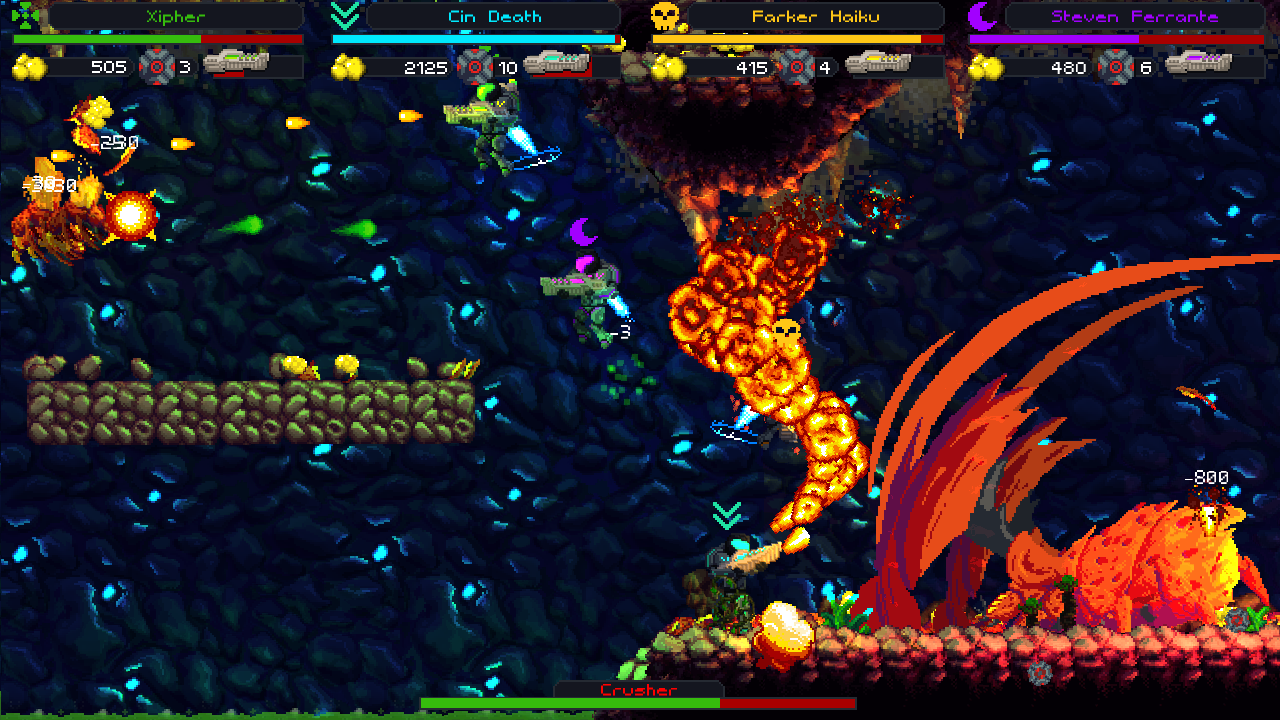Image resolution: width=1280 pixels, height=720 pixels.
Task: Select Steven Ferrante's player name plate
Action: tap(1134, 16)
